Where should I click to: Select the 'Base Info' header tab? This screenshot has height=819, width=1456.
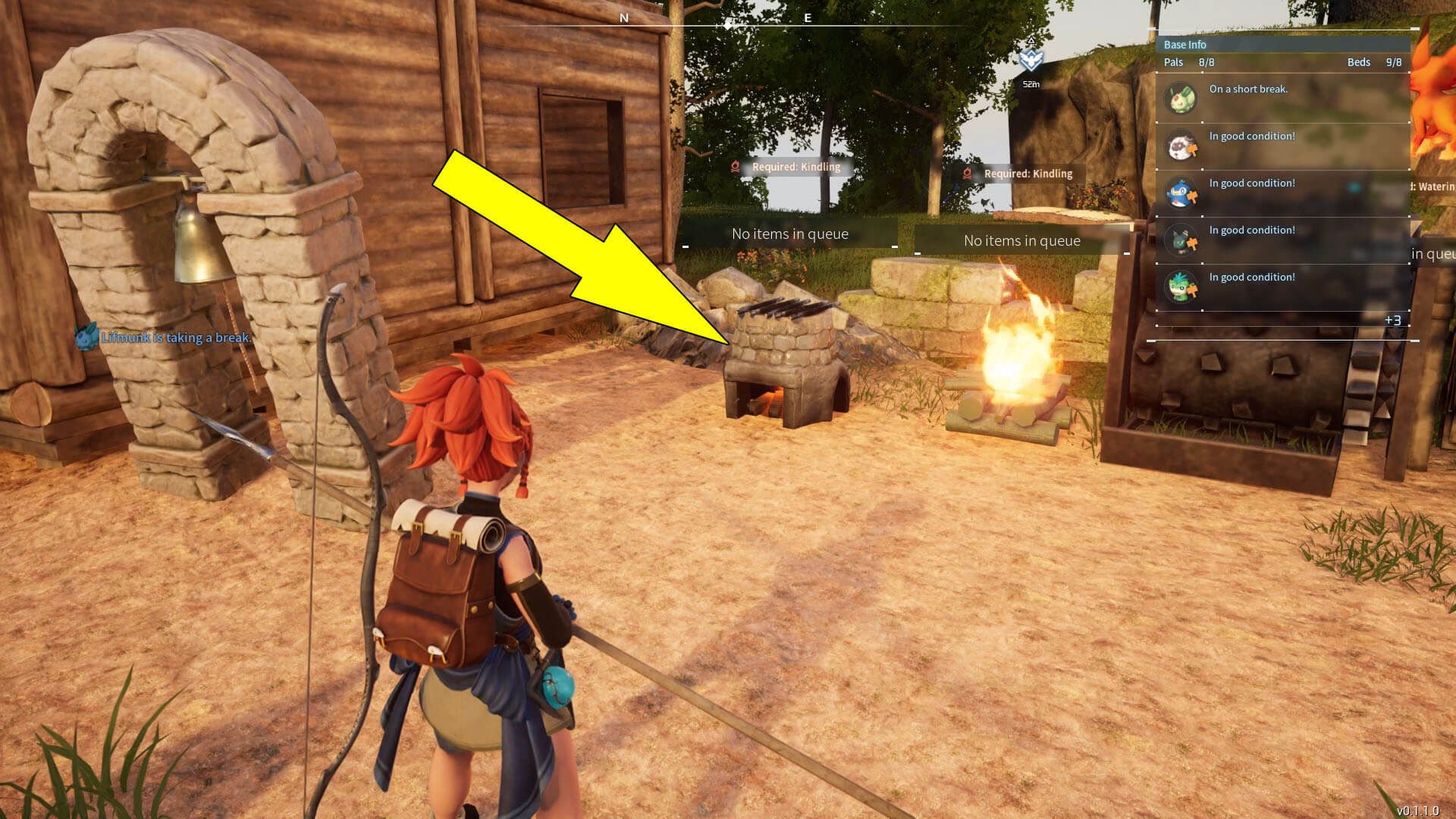1185,44
